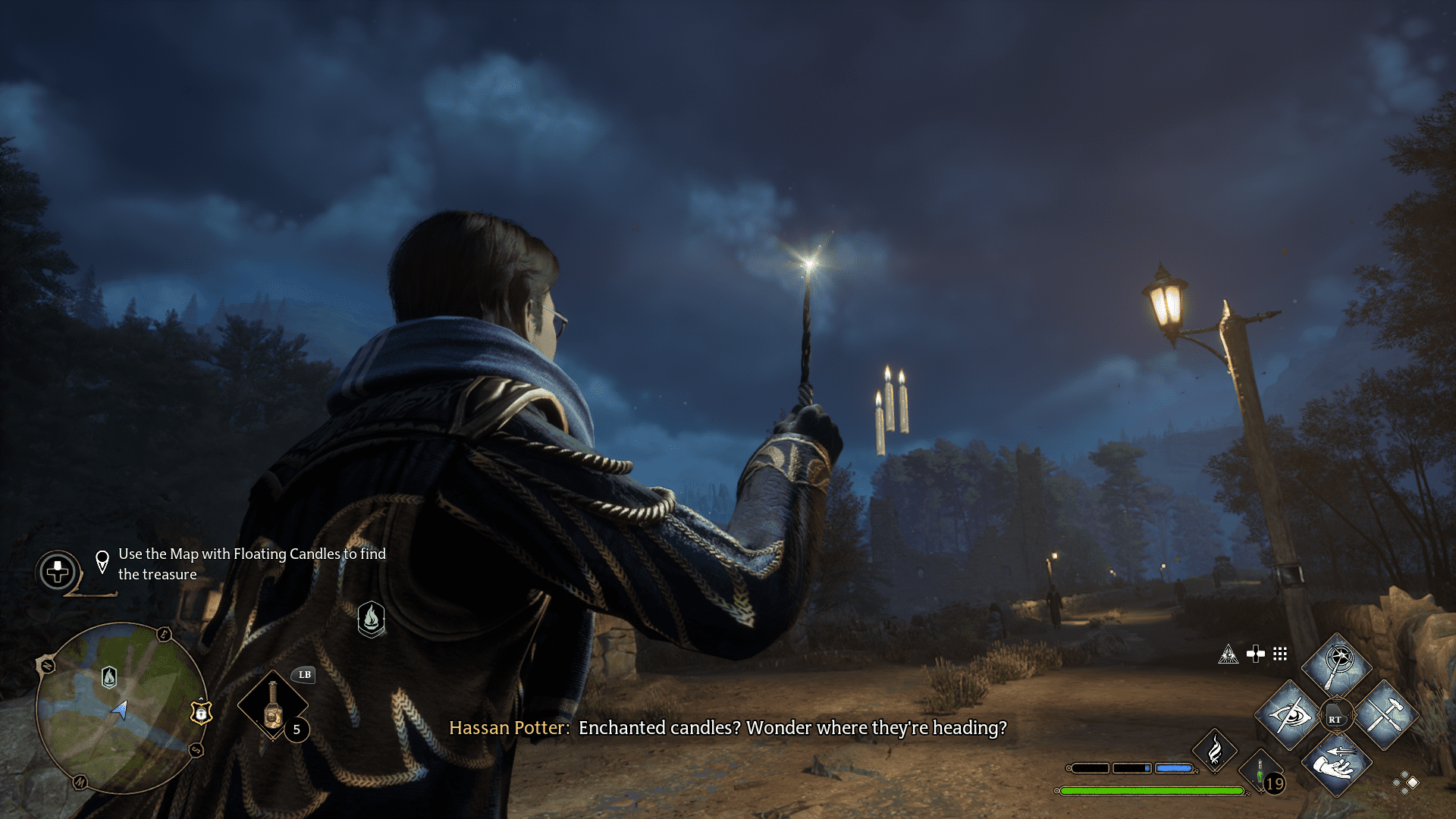1456x819 pixels.
Task: Click the four-diamond spell set selector
Action: [1405, 783]
